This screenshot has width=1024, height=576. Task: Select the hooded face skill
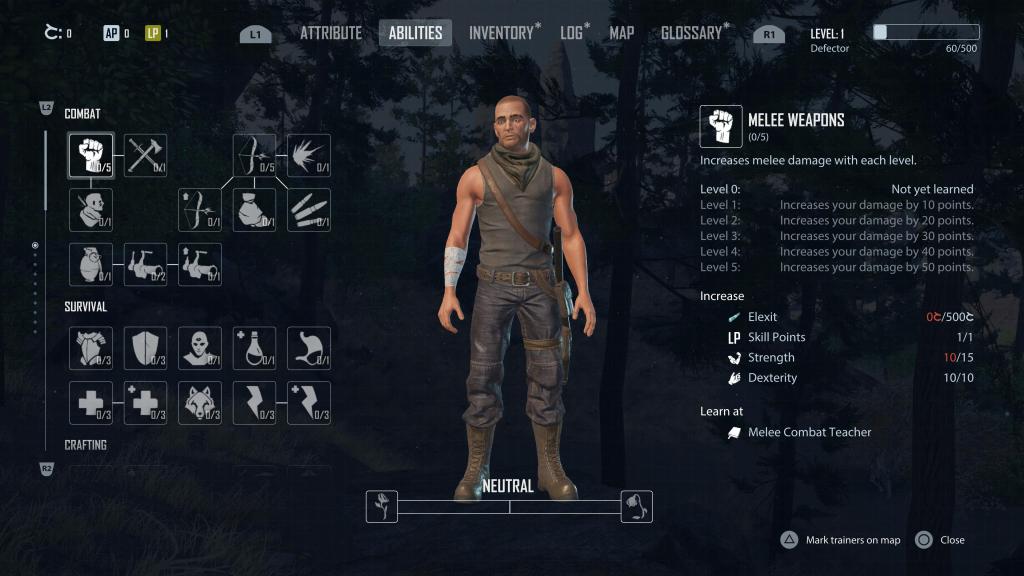pos(200,348)
